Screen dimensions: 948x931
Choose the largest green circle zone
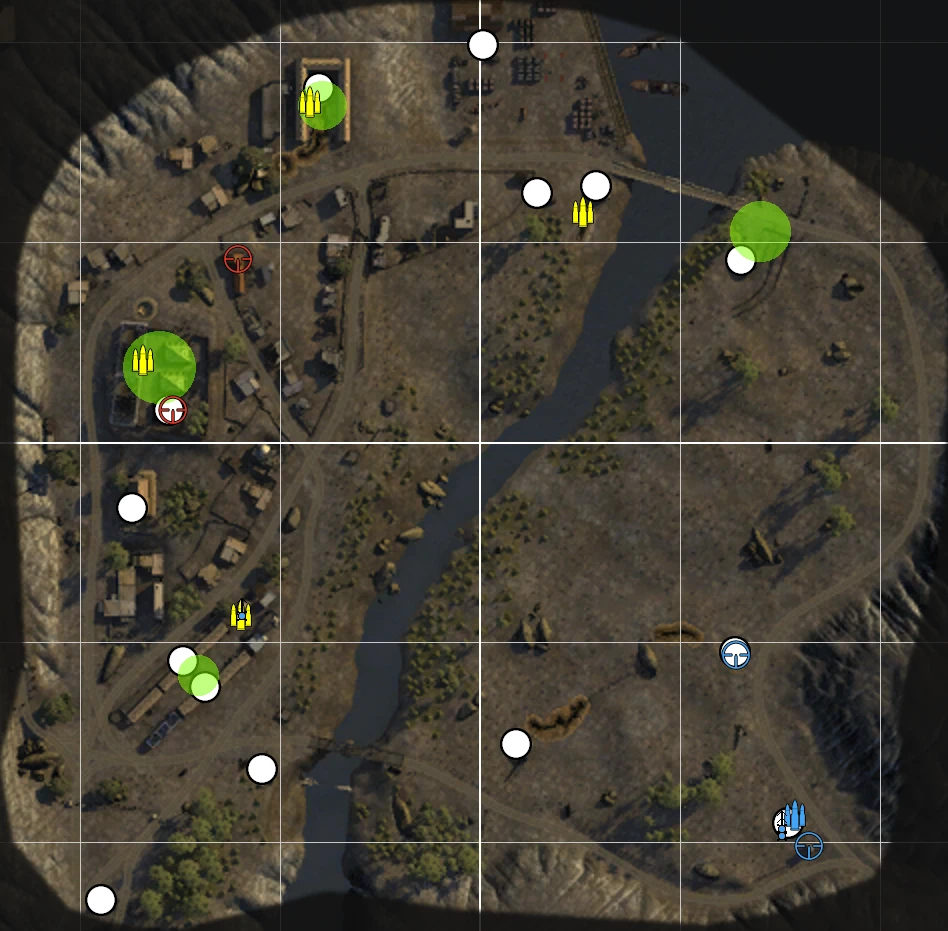pyautogui.click(x=159, y=366)
